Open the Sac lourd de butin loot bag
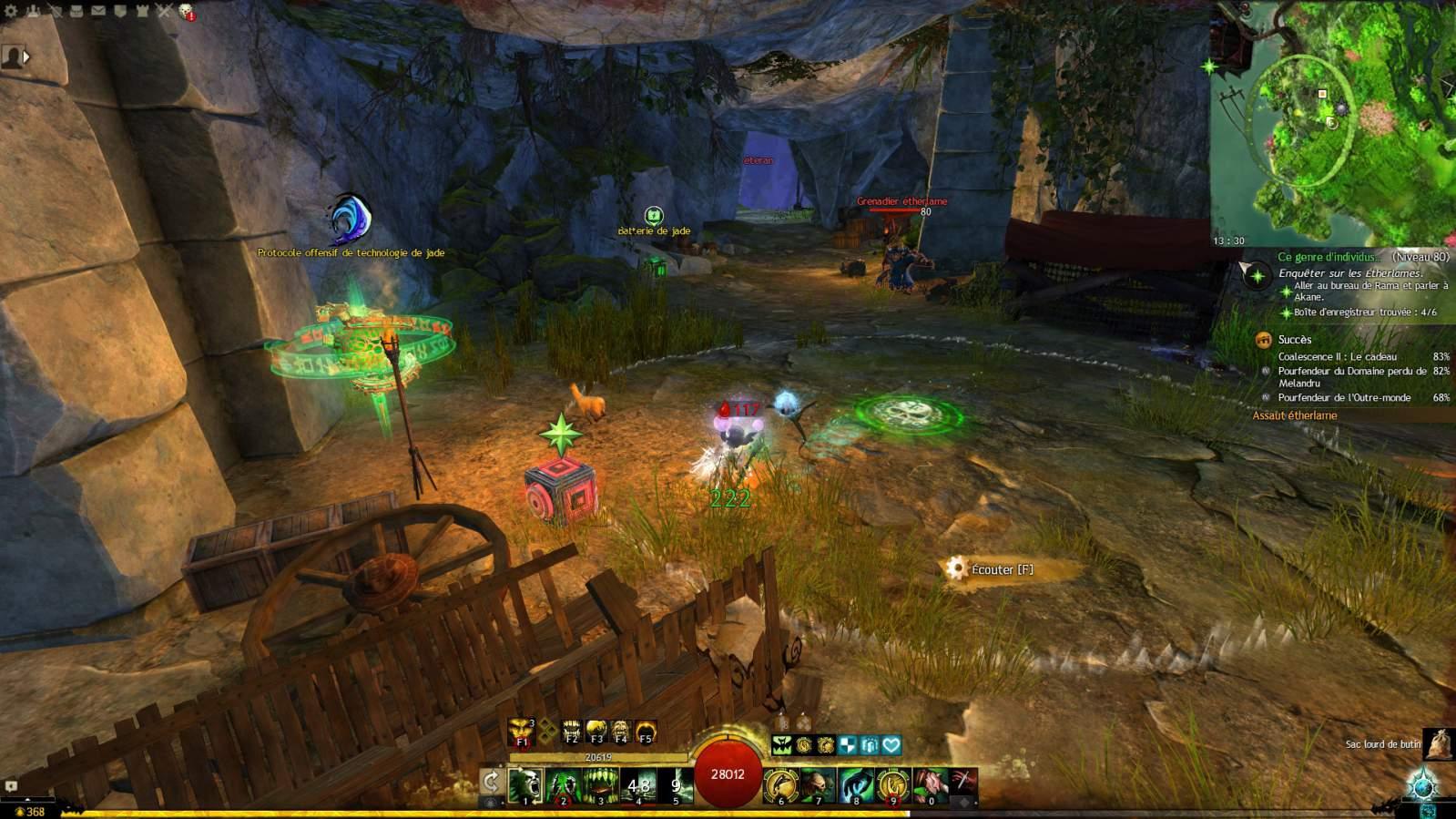This screenshot has height=819, width=1456. click(x=1438, y=744)
